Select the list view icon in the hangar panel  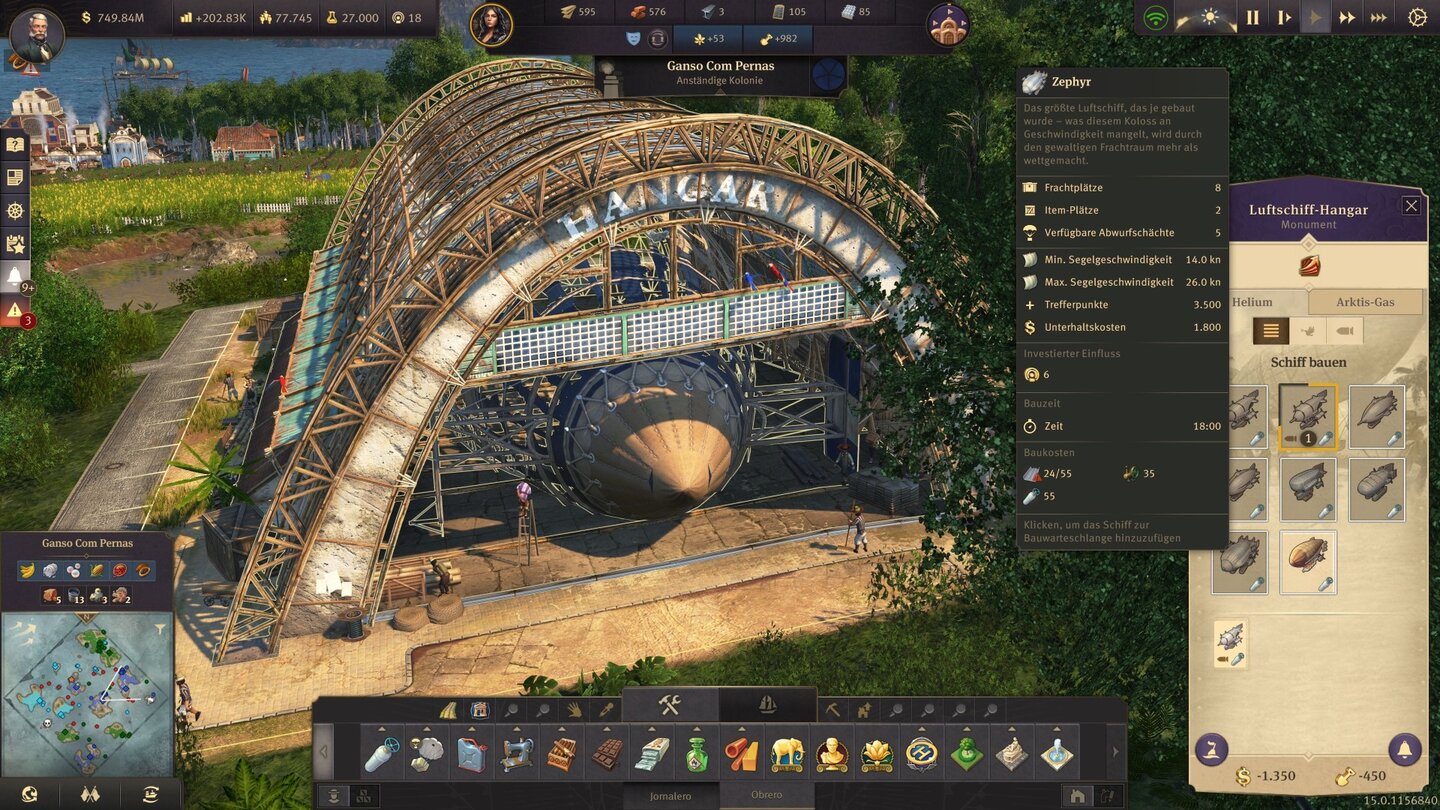click(1271, 330)
